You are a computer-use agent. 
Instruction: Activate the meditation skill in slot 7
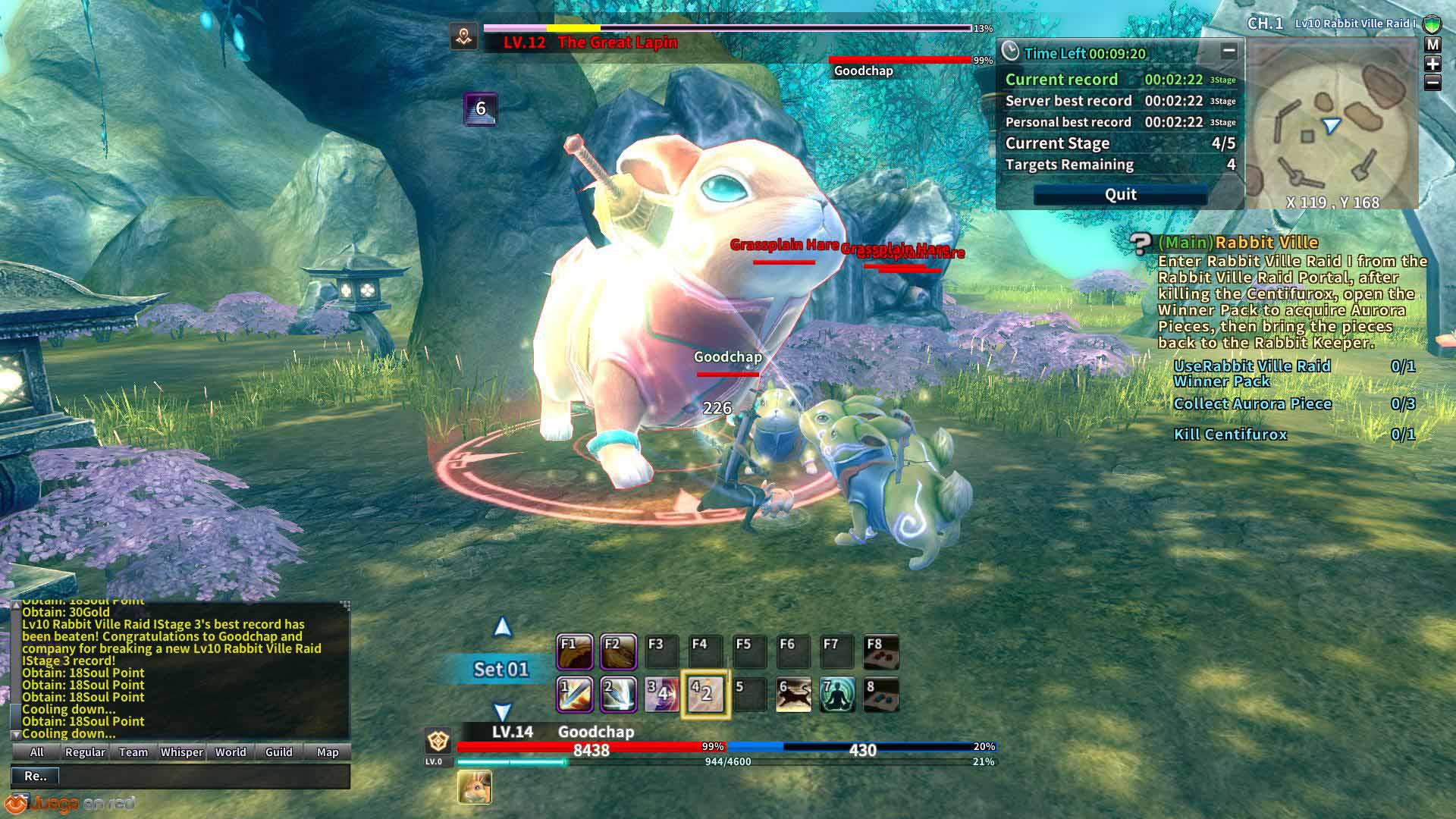[x=838, y=695]
